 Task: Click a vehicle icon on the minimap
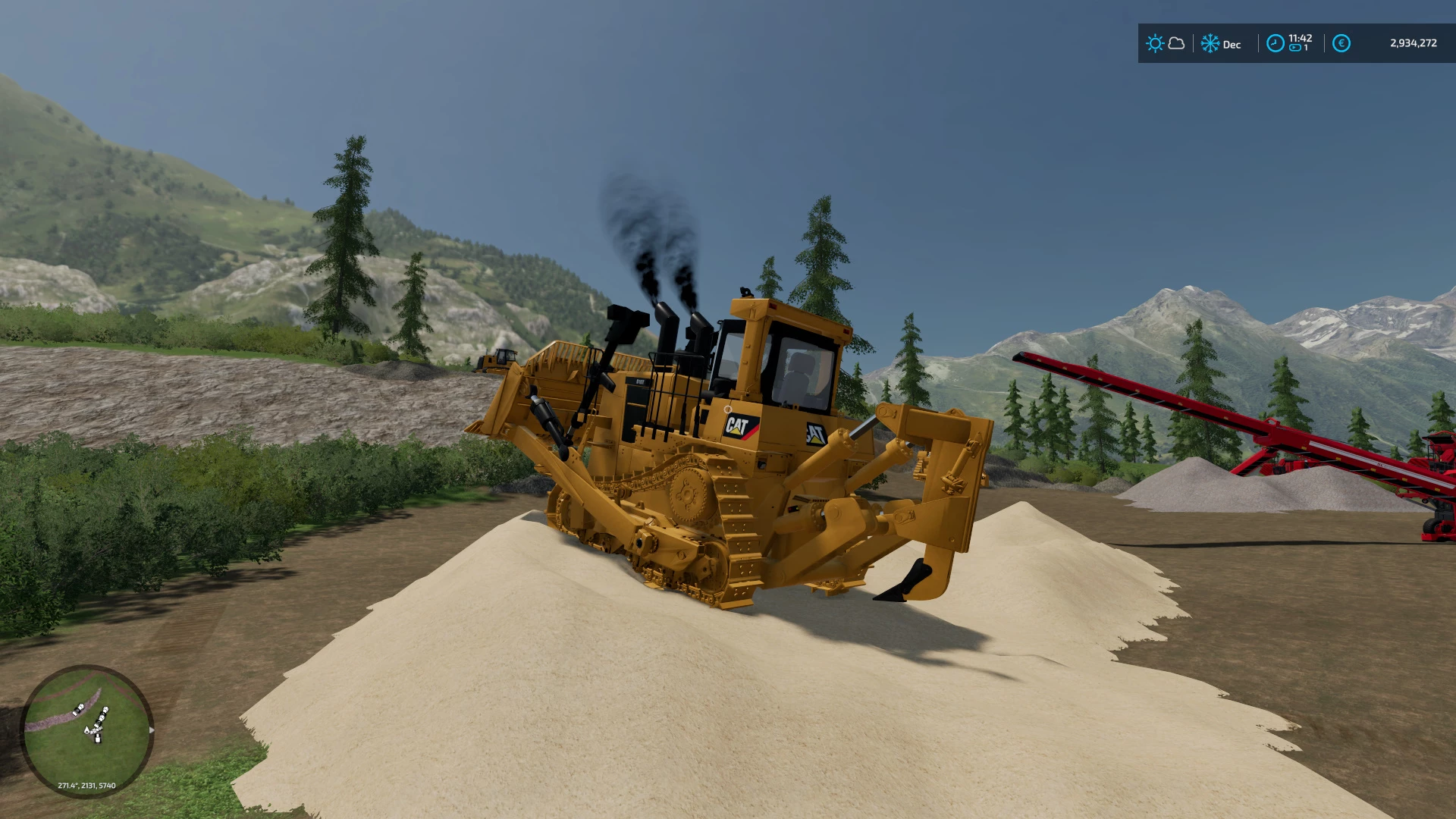pyautogui.click(x=78, y=709)
